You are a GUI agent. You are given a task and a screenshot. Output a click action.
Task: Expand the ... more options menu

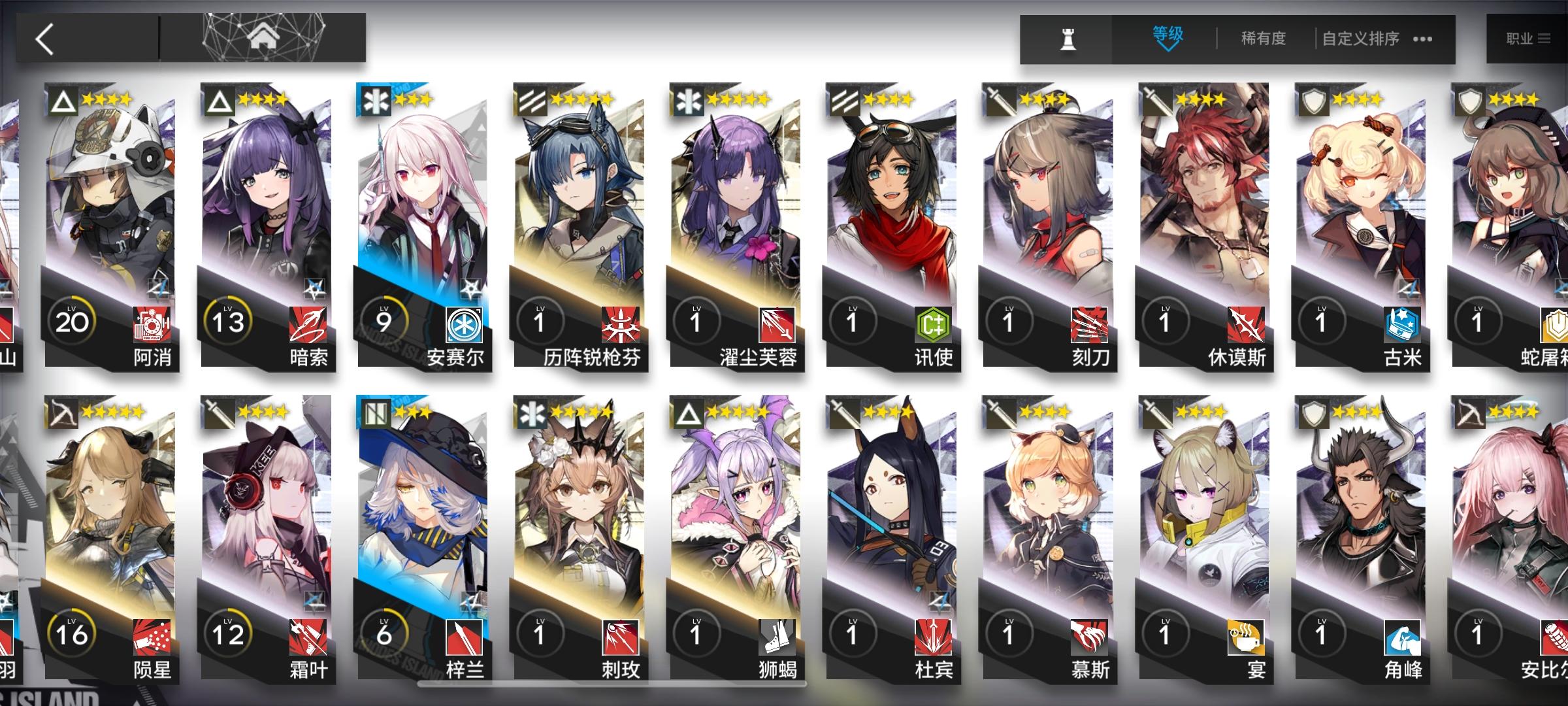click(x=1421, y=39)
